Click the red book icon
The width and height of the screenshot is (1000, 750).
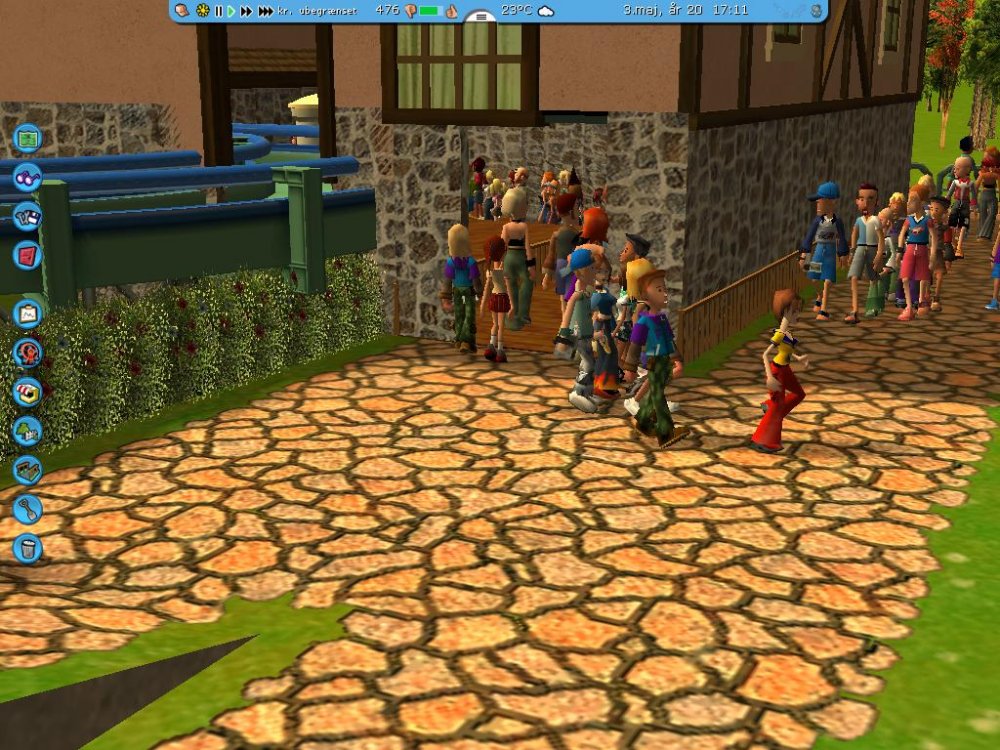tap(27, 254)
